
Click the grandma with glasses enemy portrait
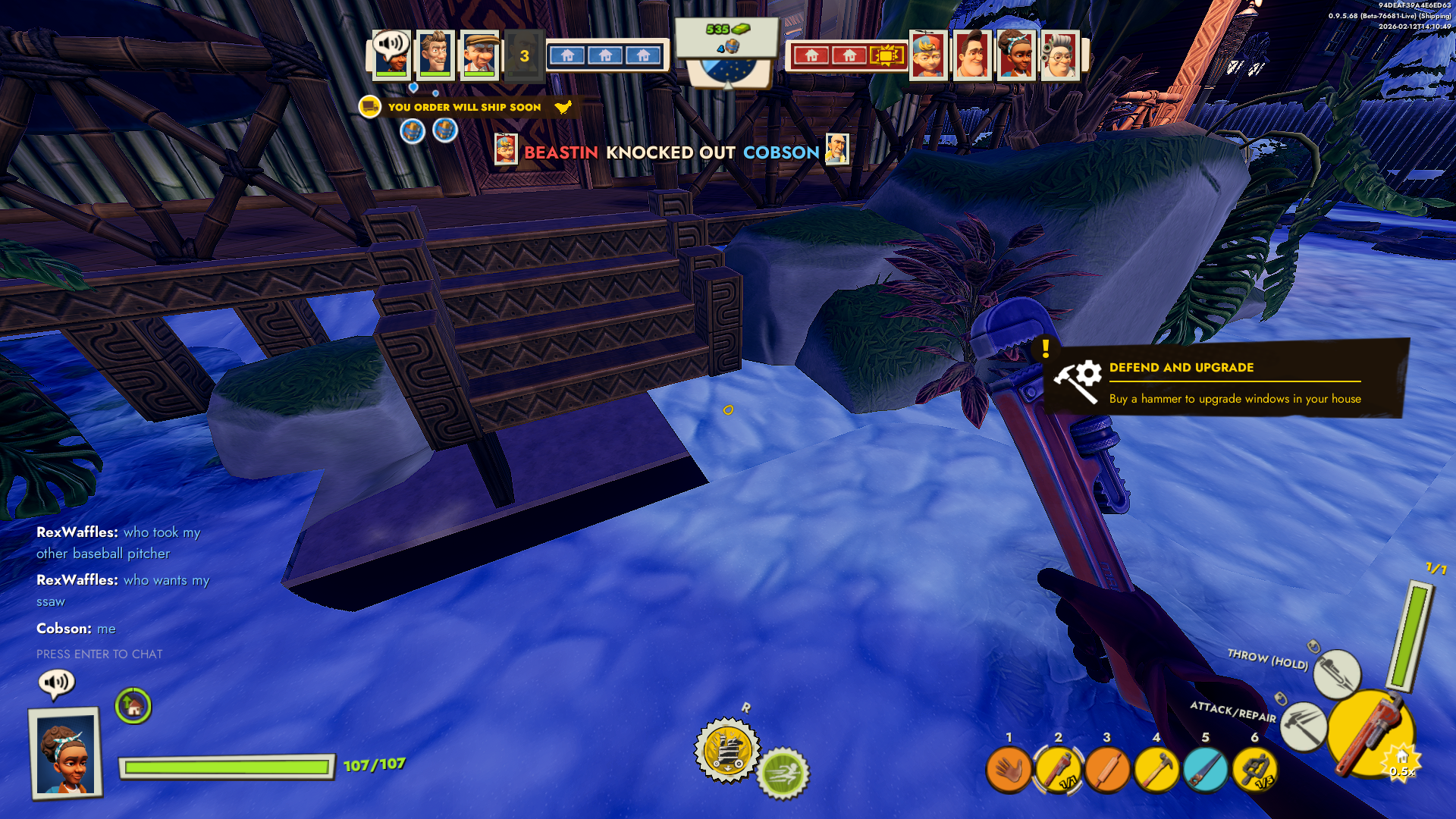pyautogui.click(x=1059, y=55)
